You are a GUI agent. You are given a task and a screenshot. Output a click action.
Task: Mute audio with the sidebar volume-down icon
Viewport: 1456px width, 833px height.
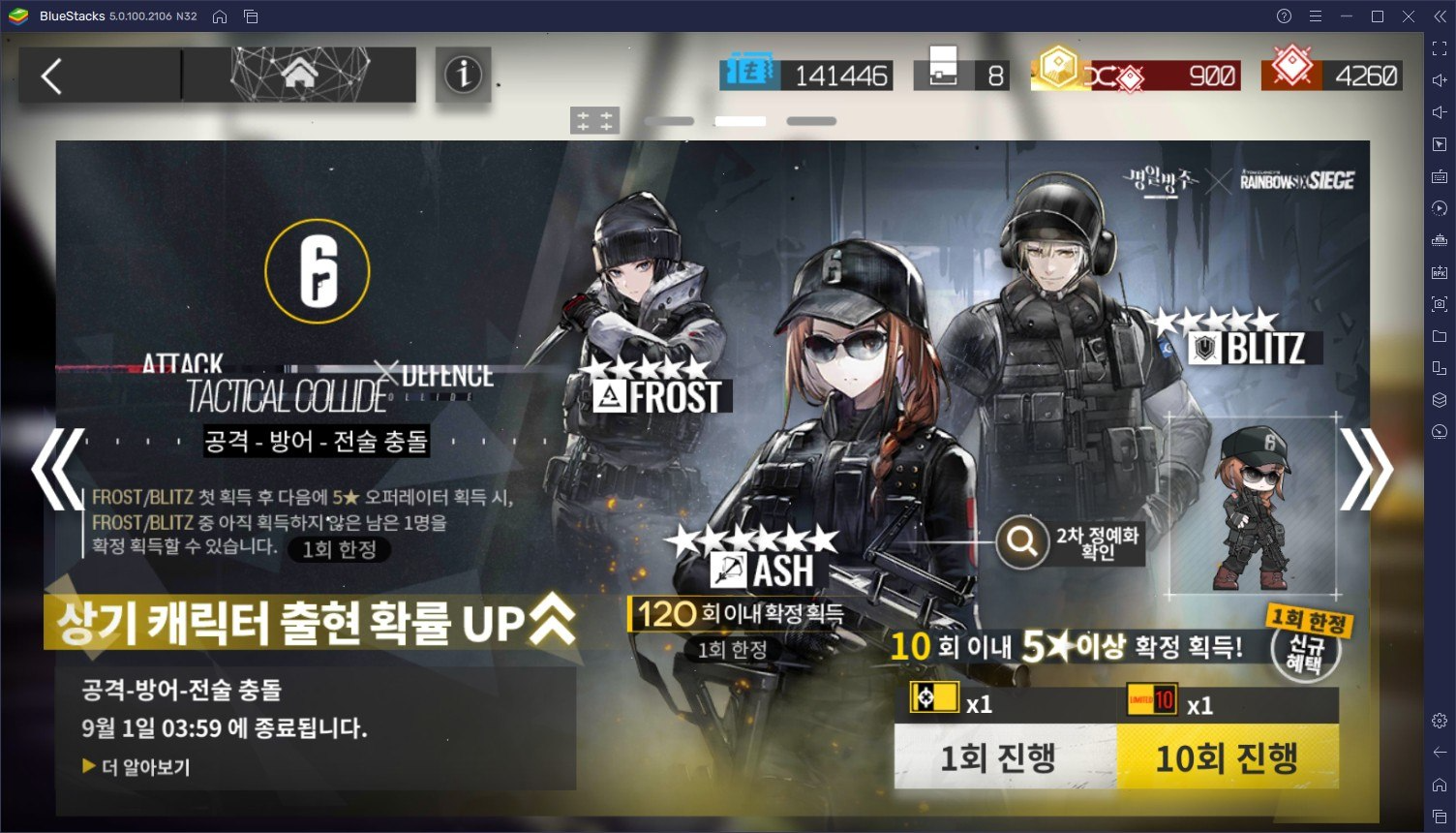1440,111
